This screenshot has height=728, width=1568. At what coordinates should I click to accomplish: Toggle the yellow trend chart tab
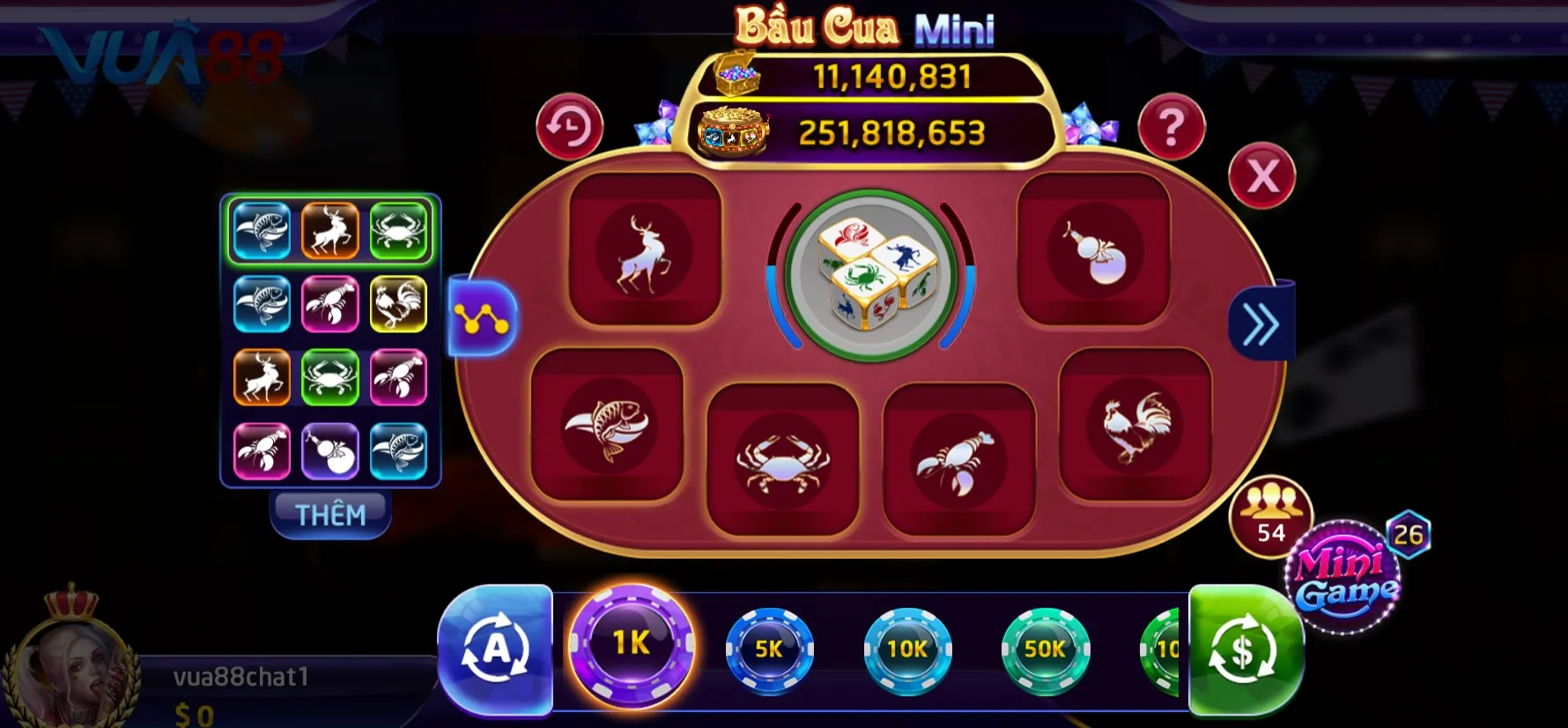click(x=482, y=318)
